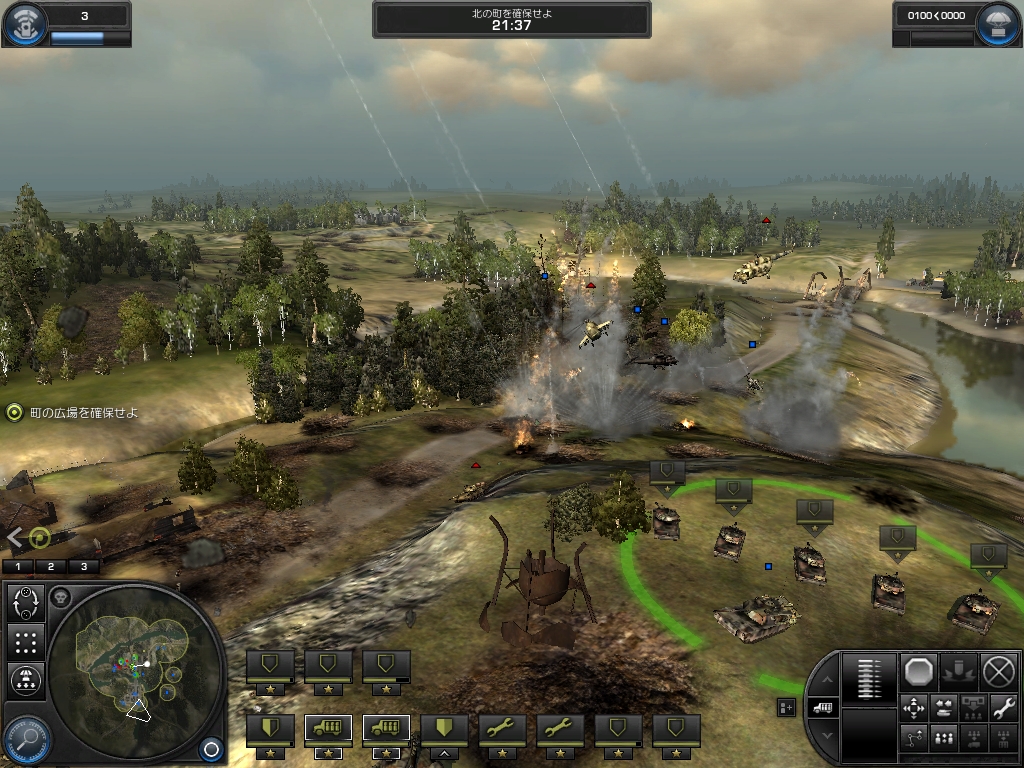Open the drop zone parachute button
Screen dimensions: 1024x768
26,681
